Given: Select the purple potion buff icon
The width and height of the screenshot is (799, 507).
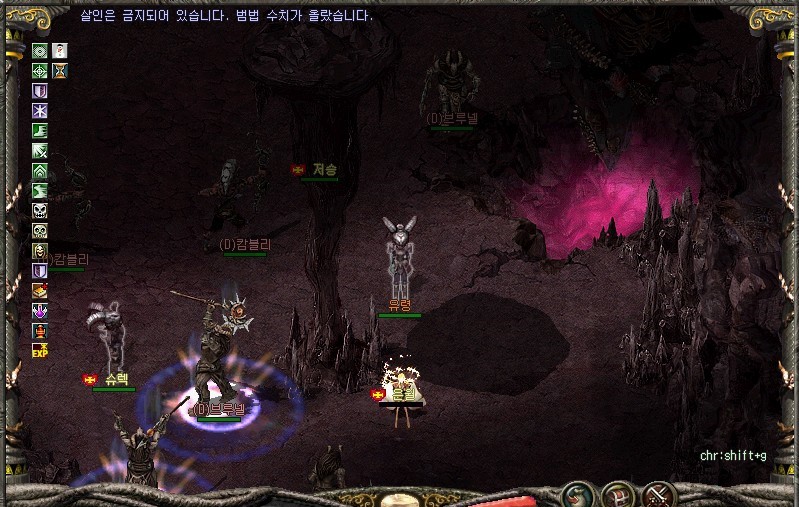Looking at the screenshot, I should click(40, 310).
